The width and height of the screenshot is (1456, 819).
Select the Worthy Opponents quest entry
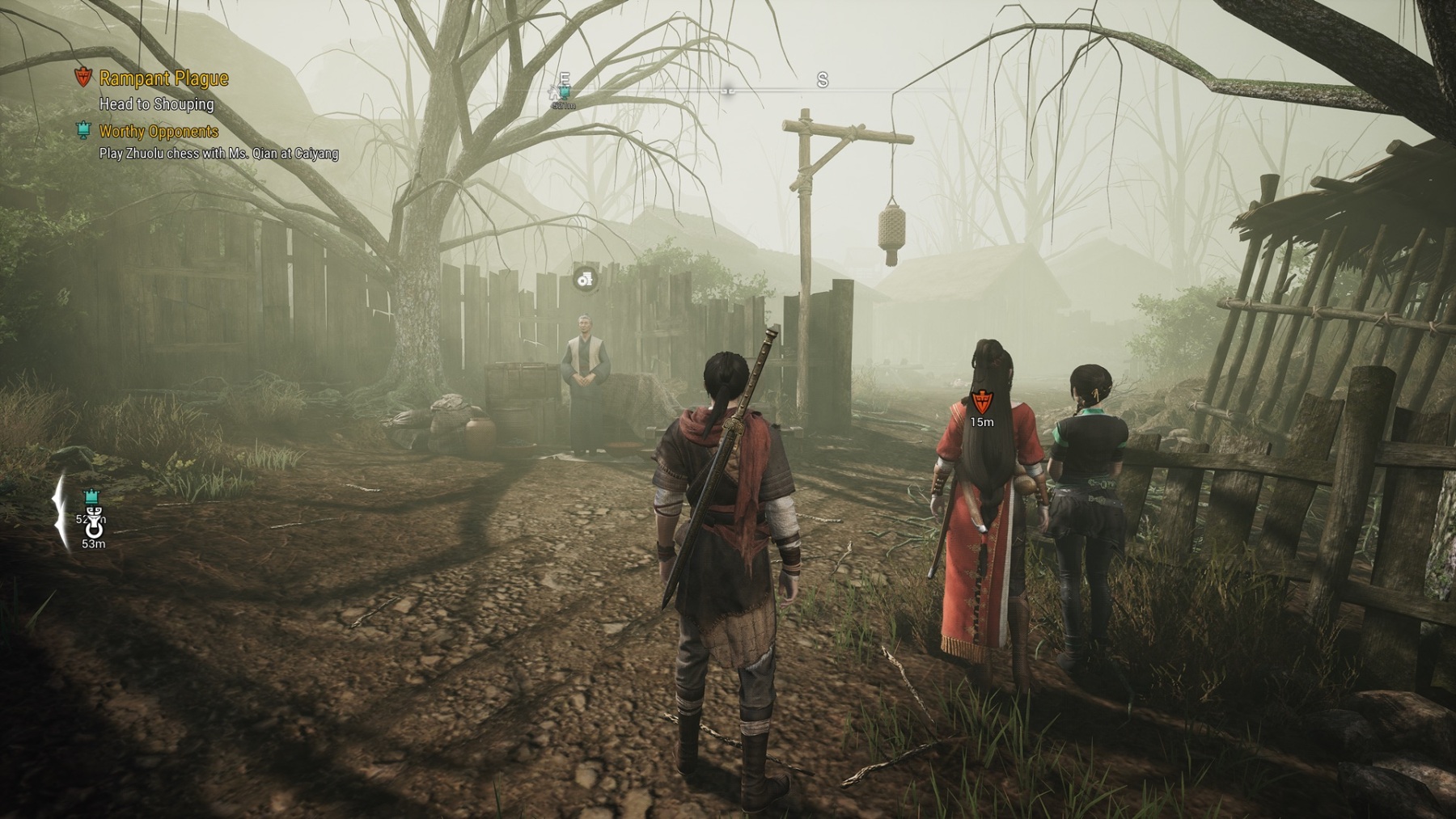point(159,131)
